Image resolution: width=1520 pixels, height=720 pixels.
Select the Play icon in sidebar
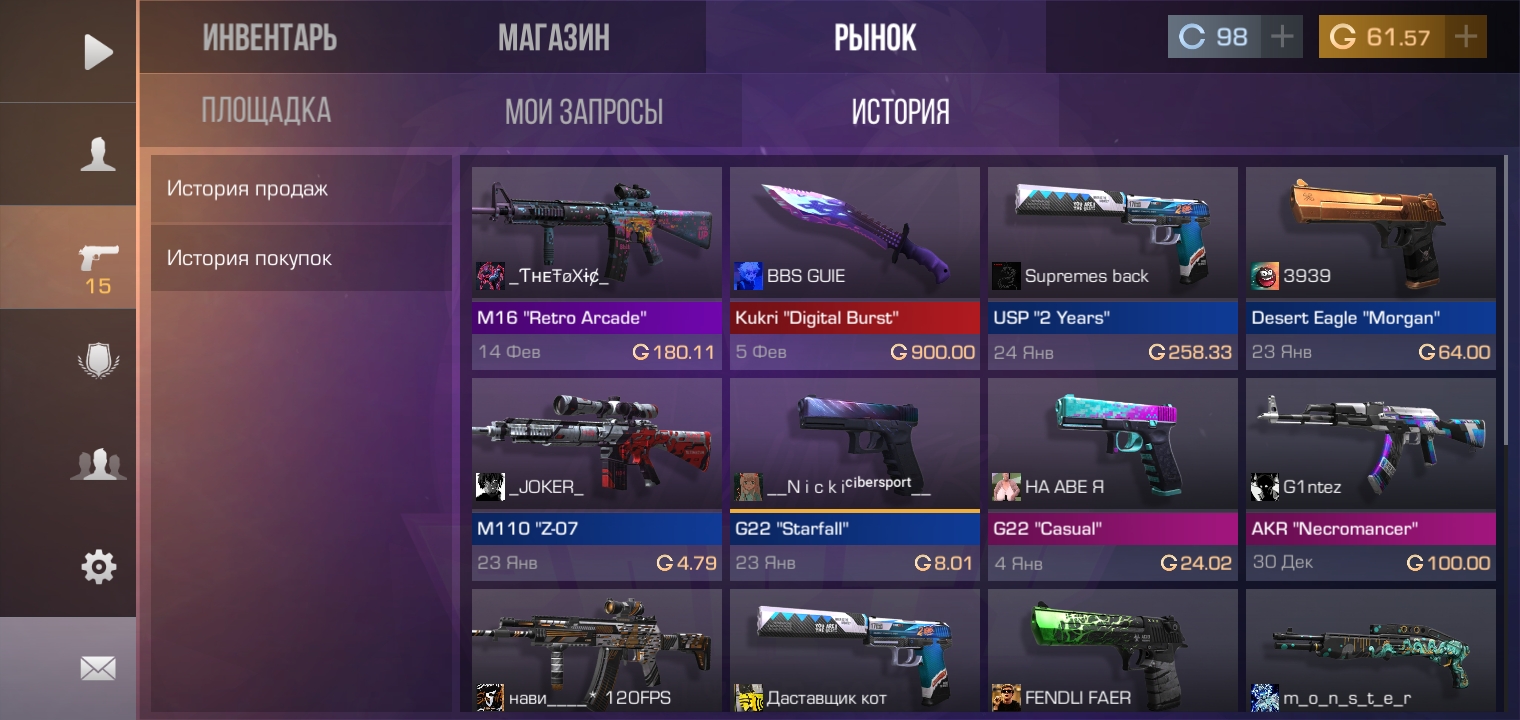pyautogui.click(x=97, y=51)
